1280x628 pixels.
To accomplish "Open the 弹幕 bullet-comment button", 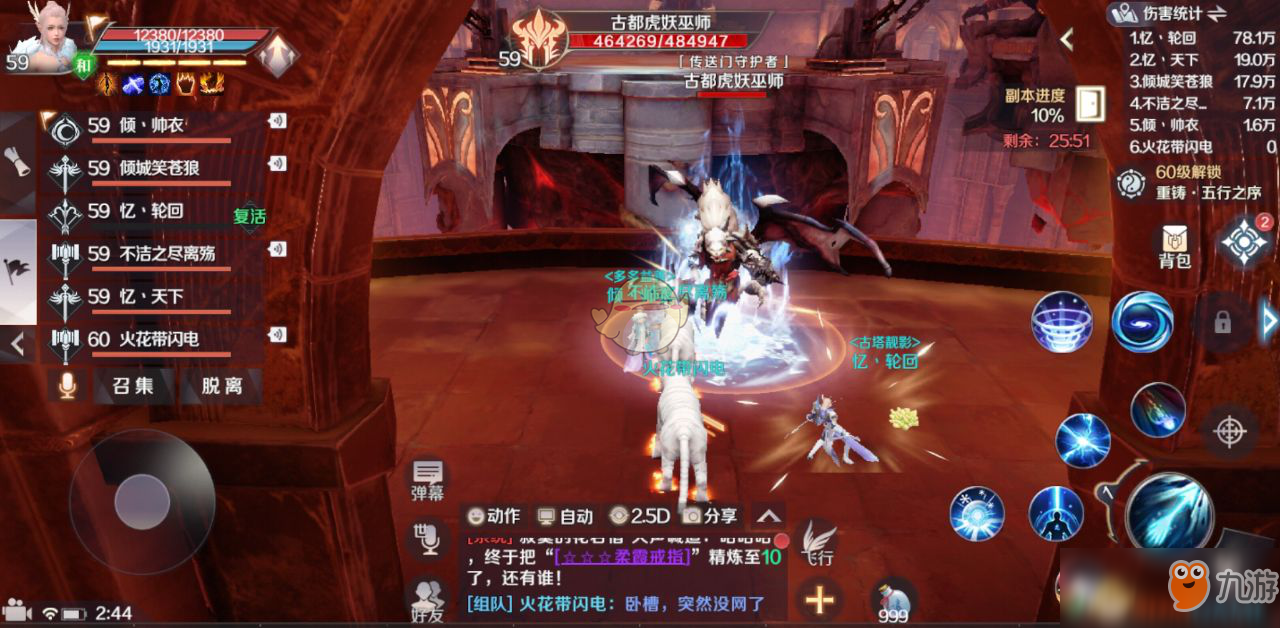I will tap(428, 479).
